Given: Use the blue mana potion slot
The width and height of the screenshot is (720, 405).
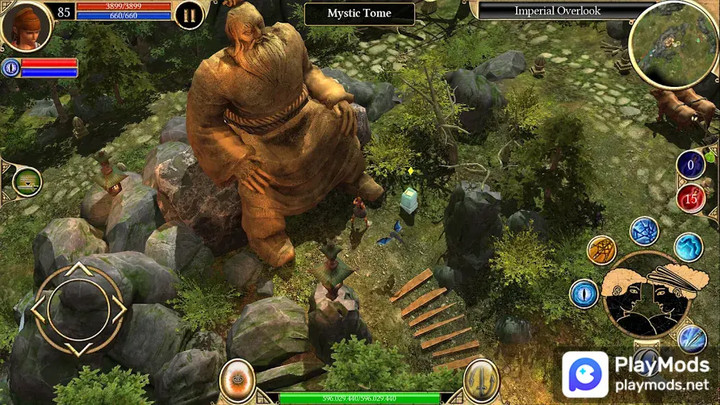Looking at the screenshot, I should tap(690, 164).
